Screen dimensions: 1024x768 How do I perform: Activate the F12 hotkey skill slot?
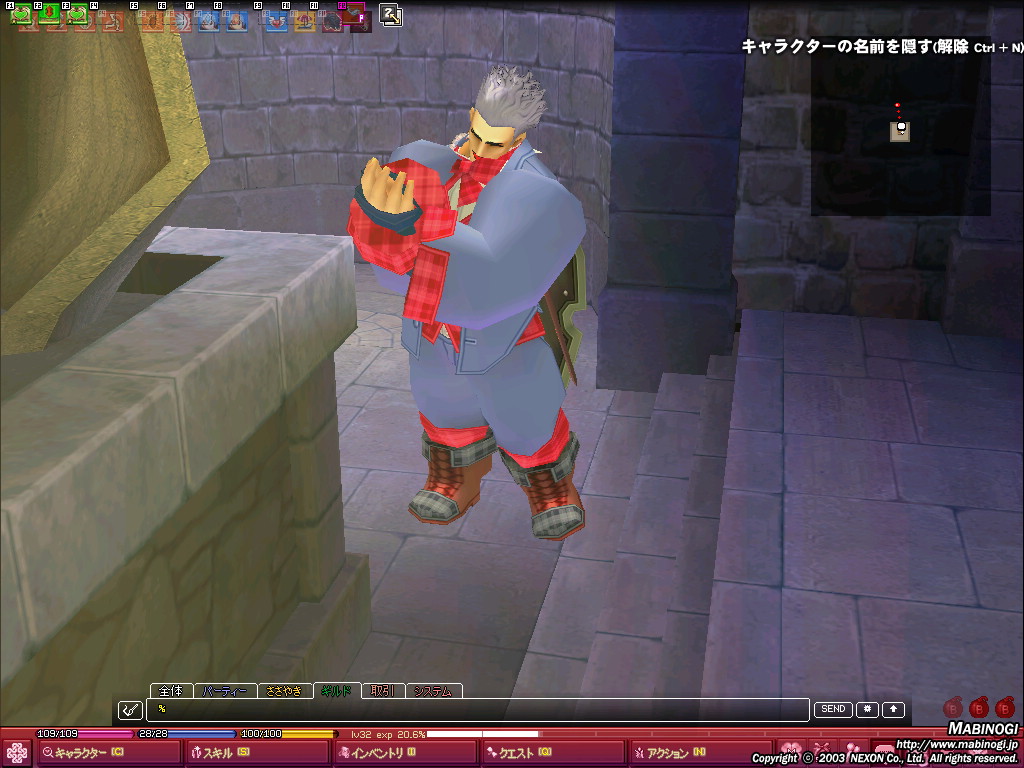tap(354, 16)
